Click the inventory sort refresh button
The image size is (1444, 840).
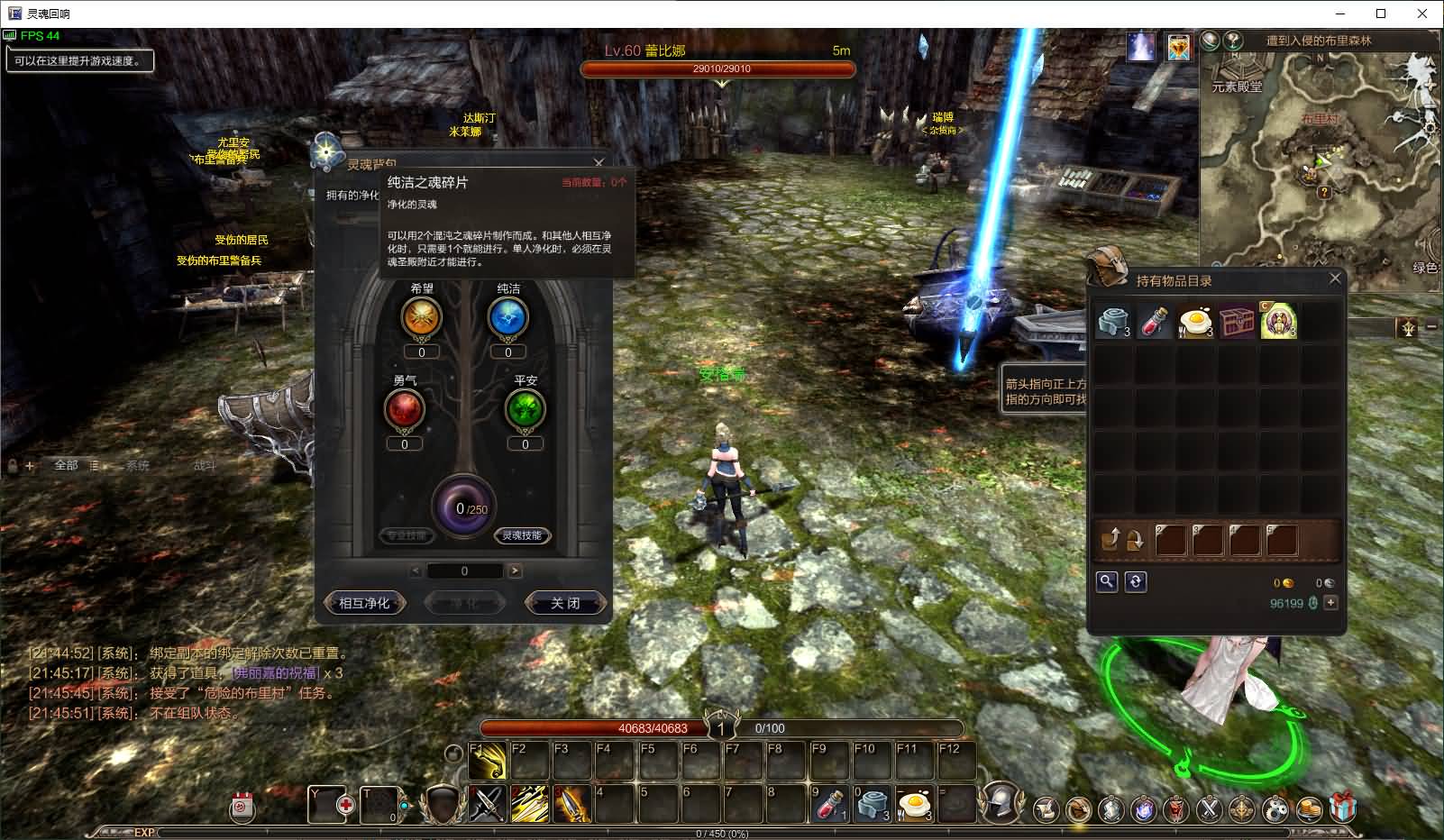tap(1136, 581)
